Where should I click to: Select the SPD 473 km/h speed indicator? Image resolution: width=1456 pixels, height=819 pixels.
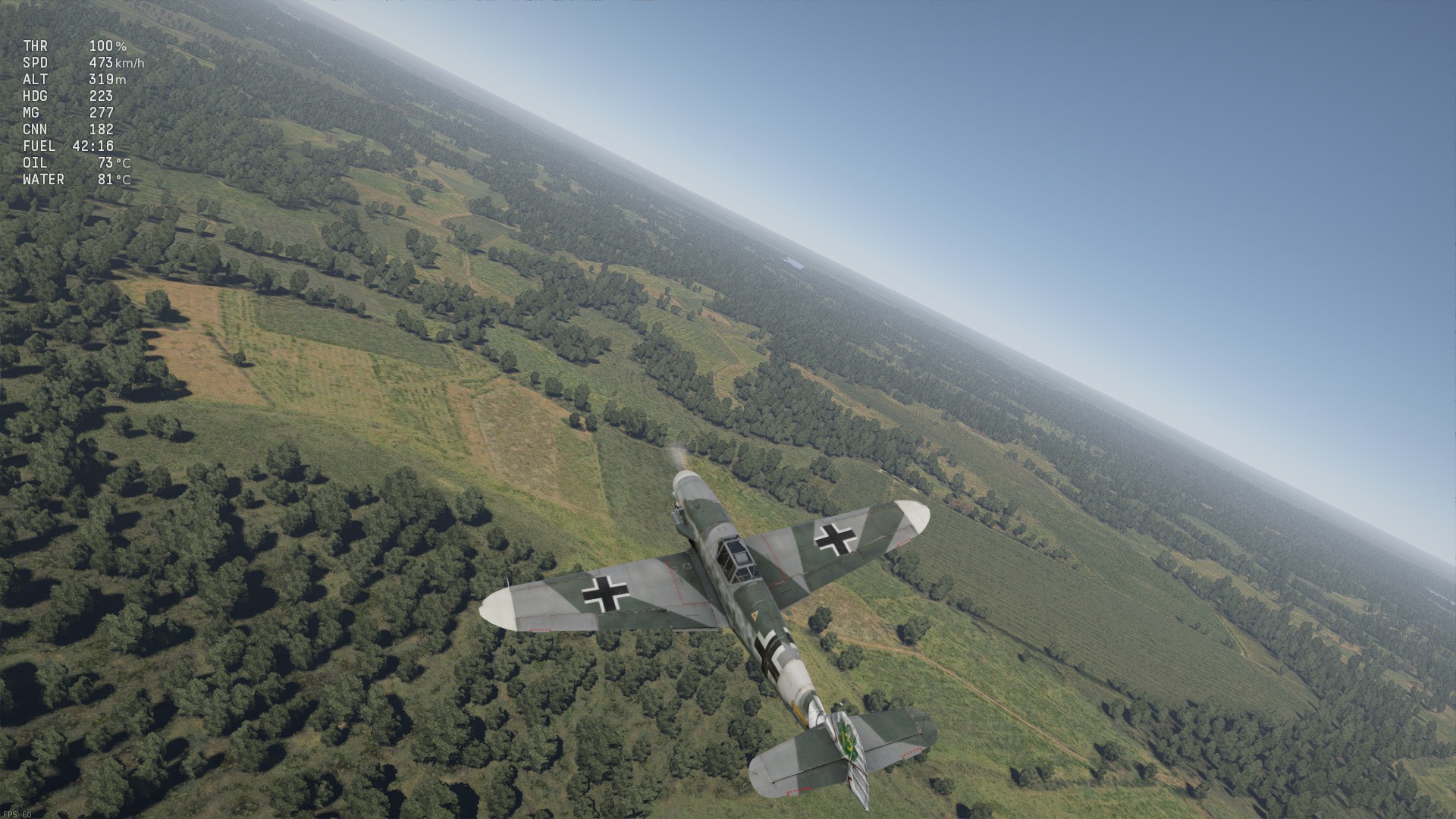pyautogui.click(x=83, y=63)
